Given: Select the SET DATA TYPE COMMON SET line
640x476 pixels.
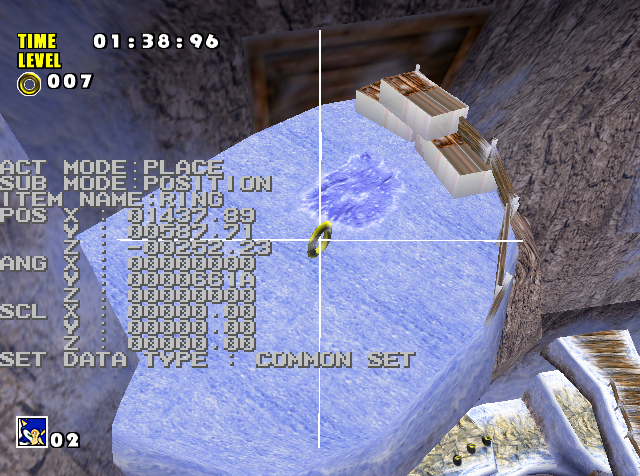Looking at the screenshot, I should (x=207, y=360).
